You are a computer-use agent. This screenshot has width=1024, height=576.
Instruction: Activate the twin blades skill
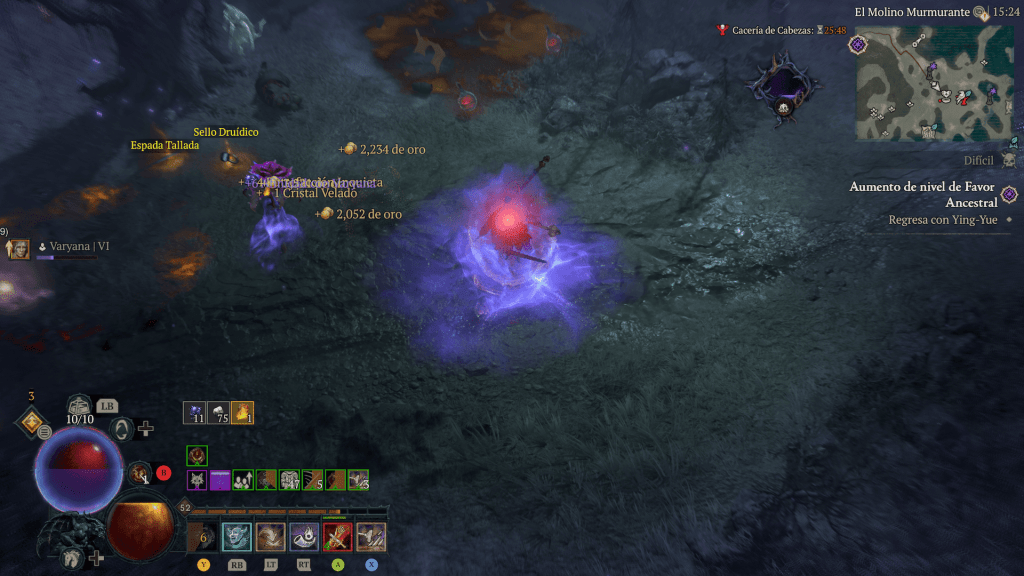(371, 537)
